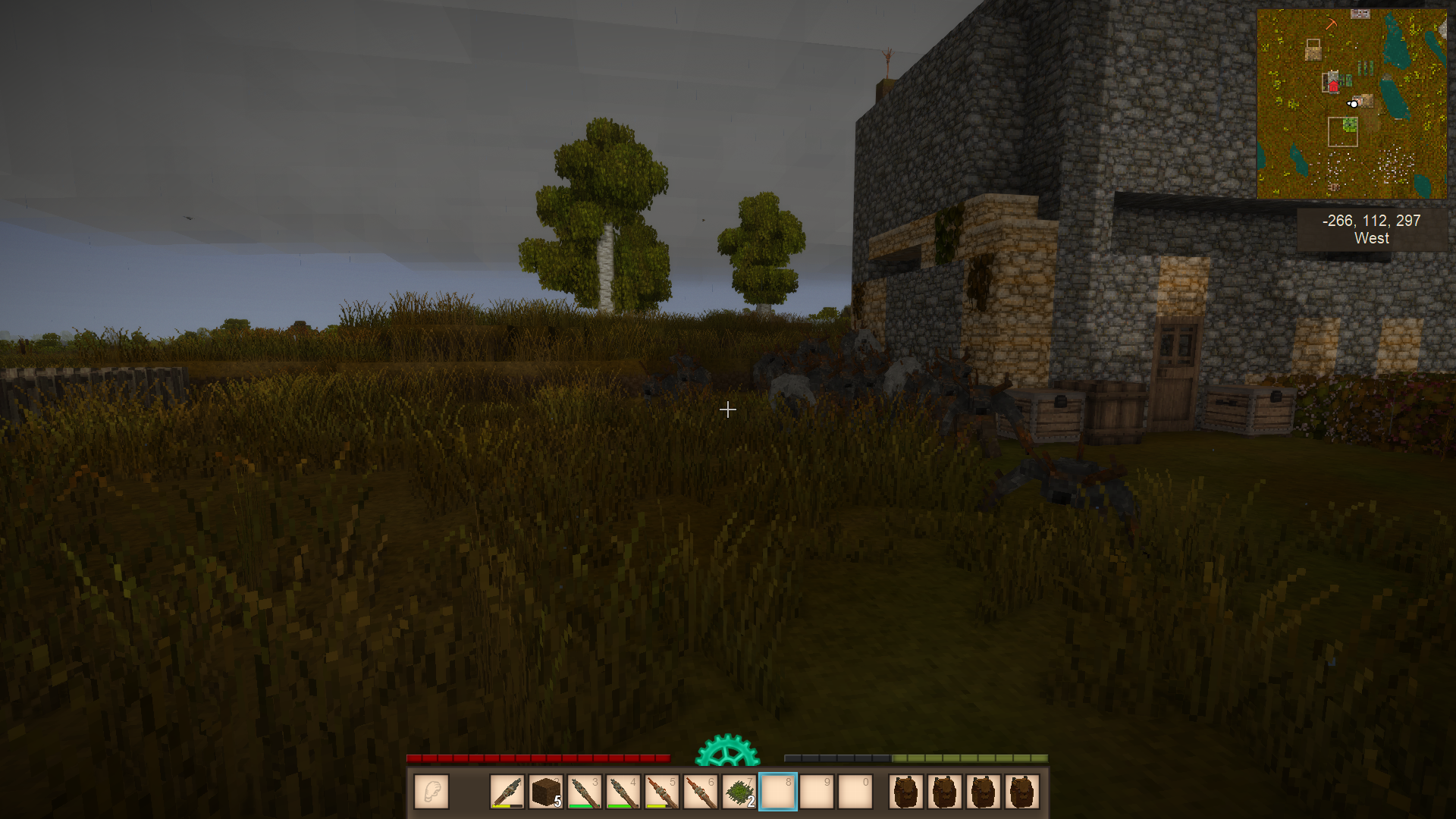Screen dimensions: 1456x819
Task: Select the green plant stack in slot 7
Action: 739,792
